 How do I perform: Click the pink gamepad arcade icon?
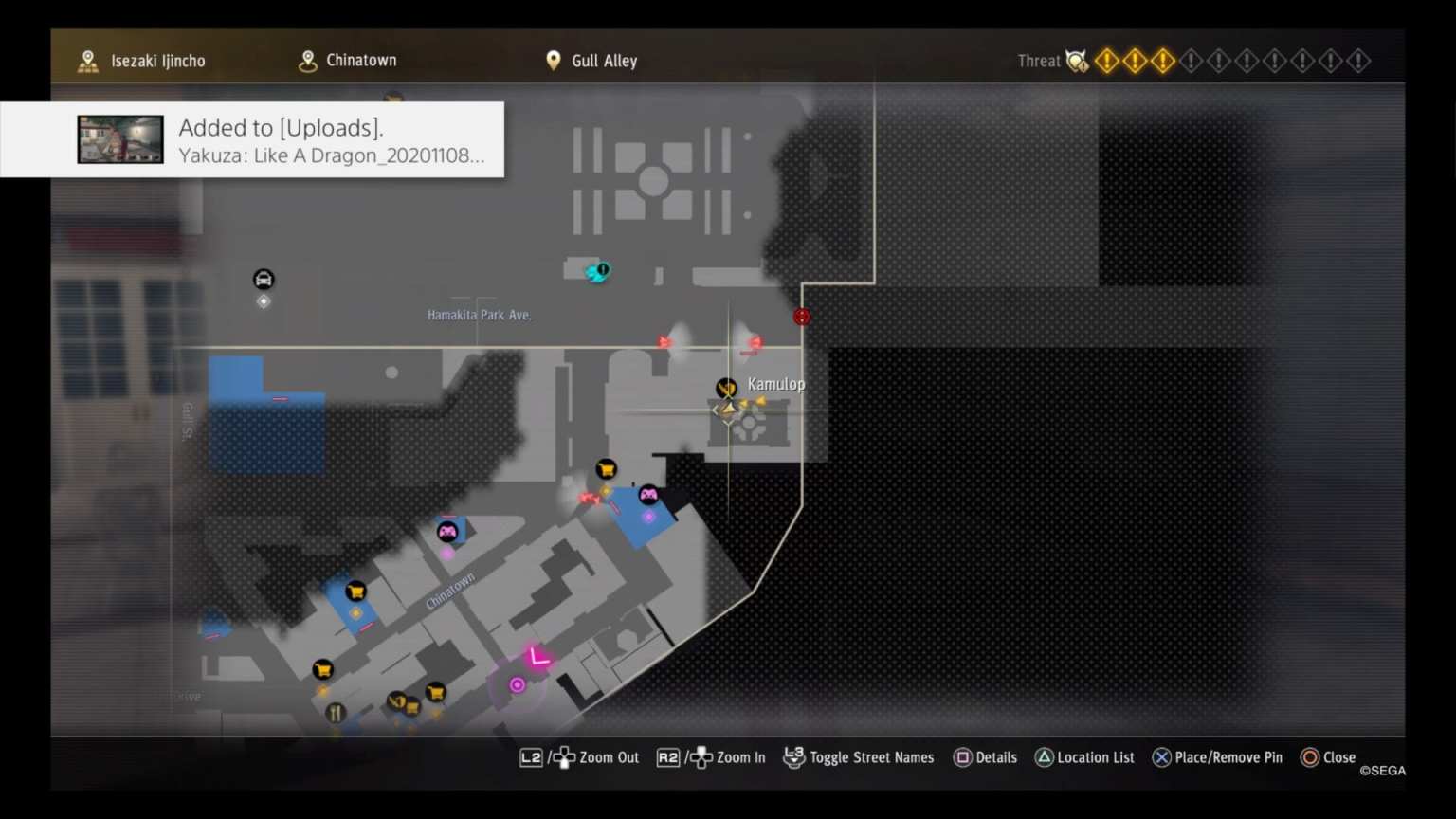click(x=650, y=492)
